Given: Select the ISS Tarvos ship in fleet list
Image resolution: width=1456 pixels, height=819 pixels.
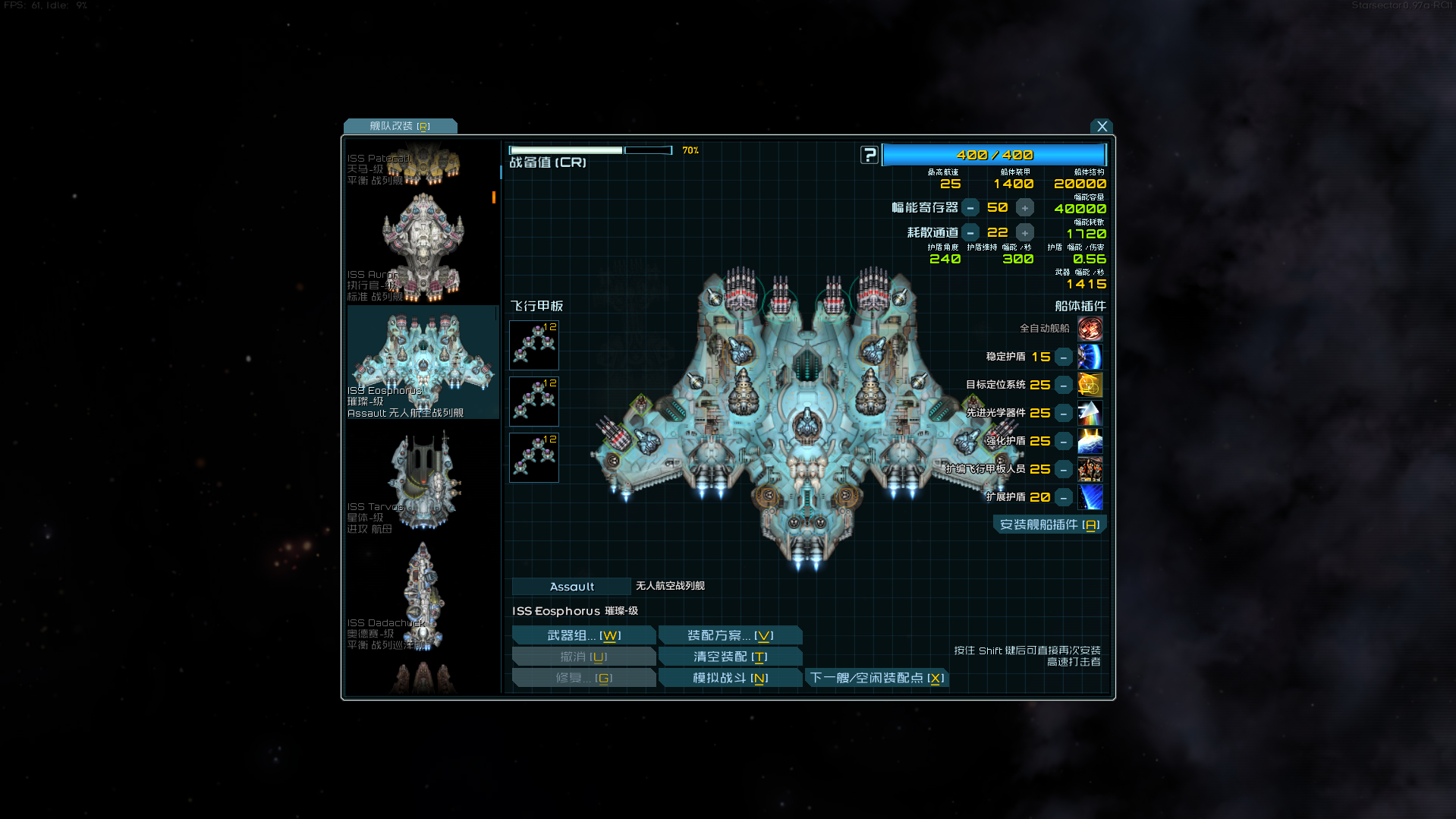Looking at the screenshot, I should 422,482.
